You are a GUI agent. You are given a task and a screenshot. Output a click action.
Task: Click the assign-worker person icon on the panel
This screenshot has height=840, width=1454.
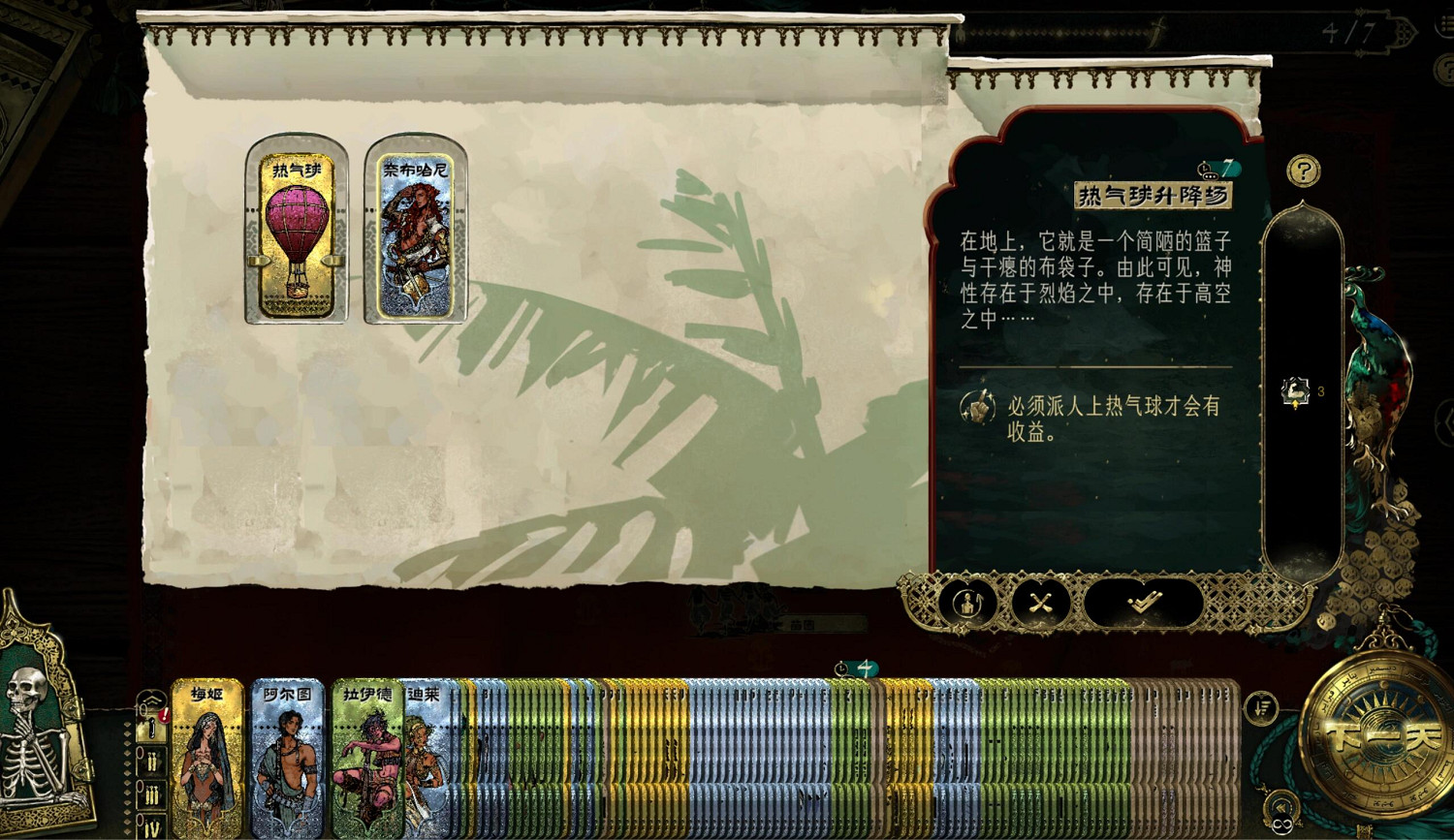970,605
